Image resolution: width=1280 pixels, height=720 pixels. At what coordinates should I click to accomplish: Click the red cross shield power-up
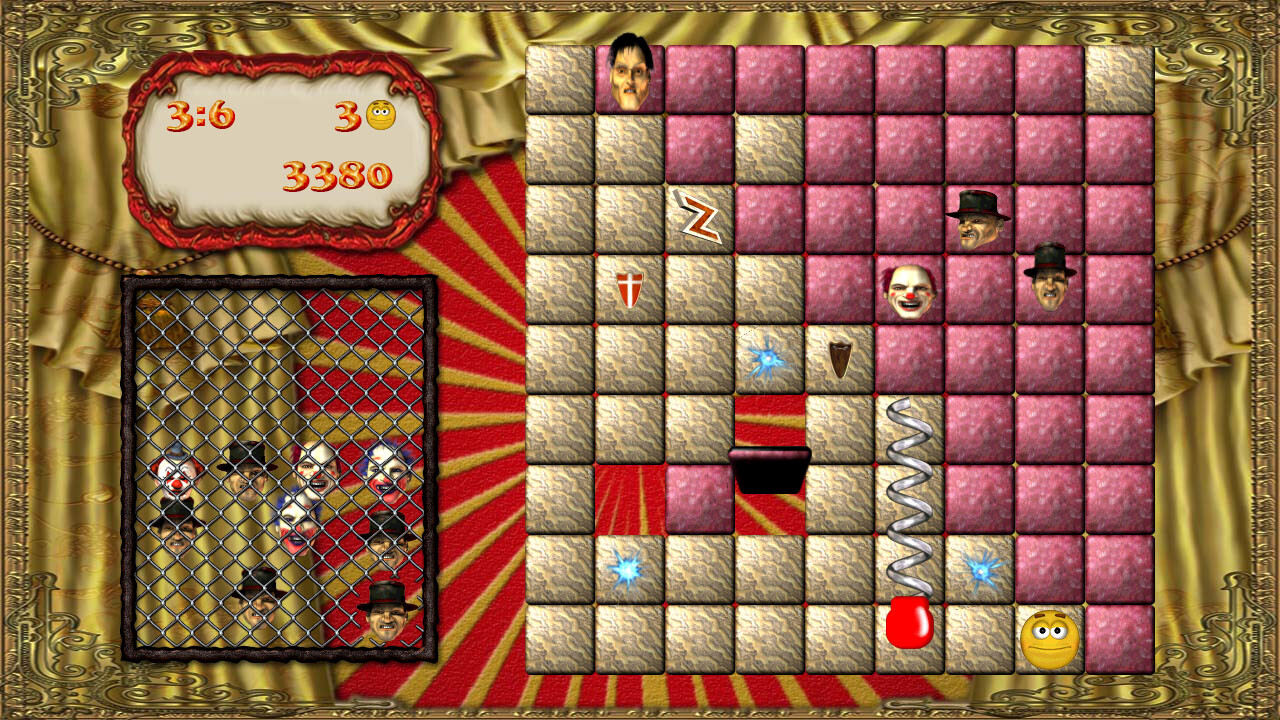coord(630,288)
